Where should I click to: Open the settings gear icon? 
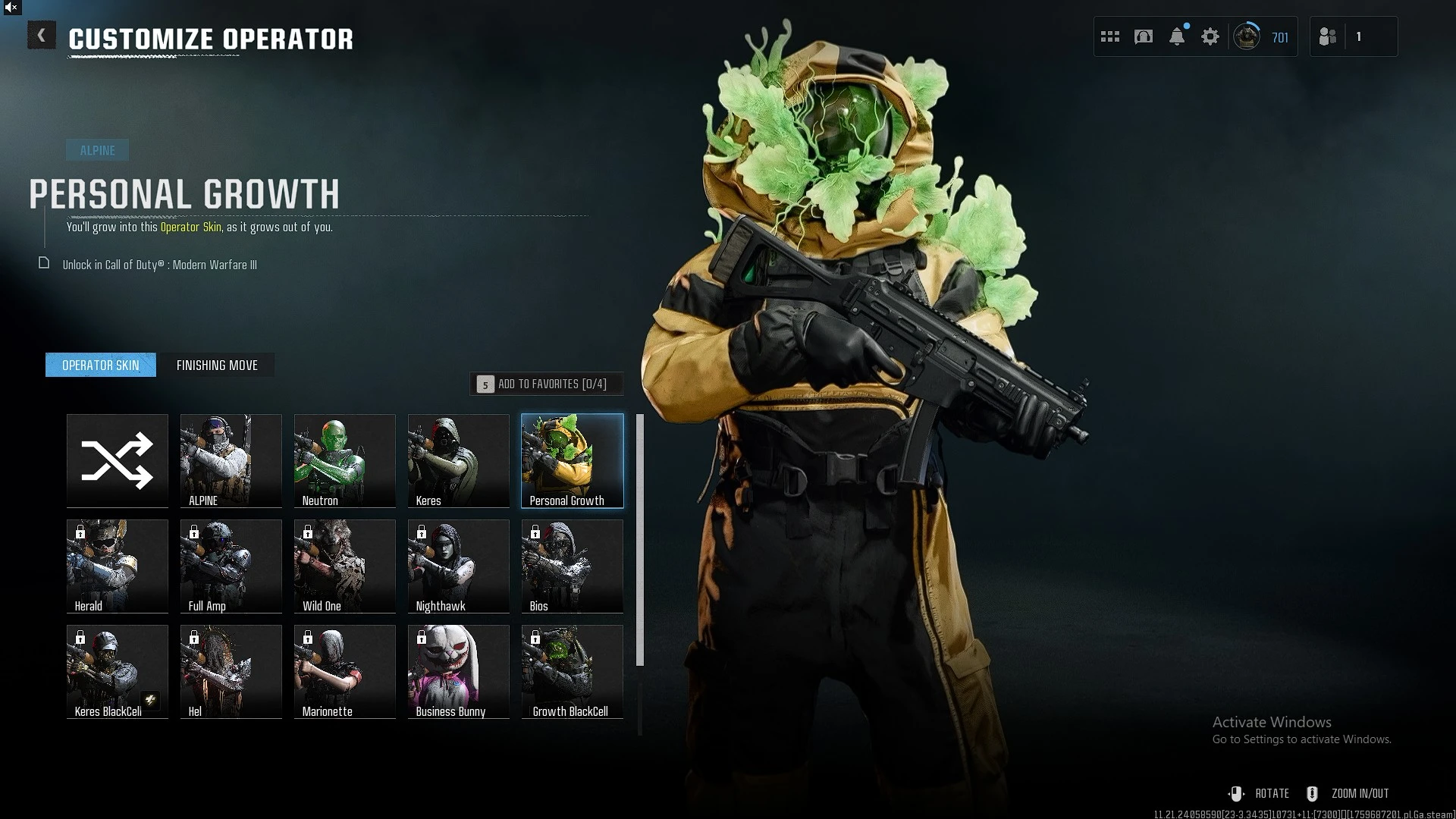click(x=1210, y=36)
